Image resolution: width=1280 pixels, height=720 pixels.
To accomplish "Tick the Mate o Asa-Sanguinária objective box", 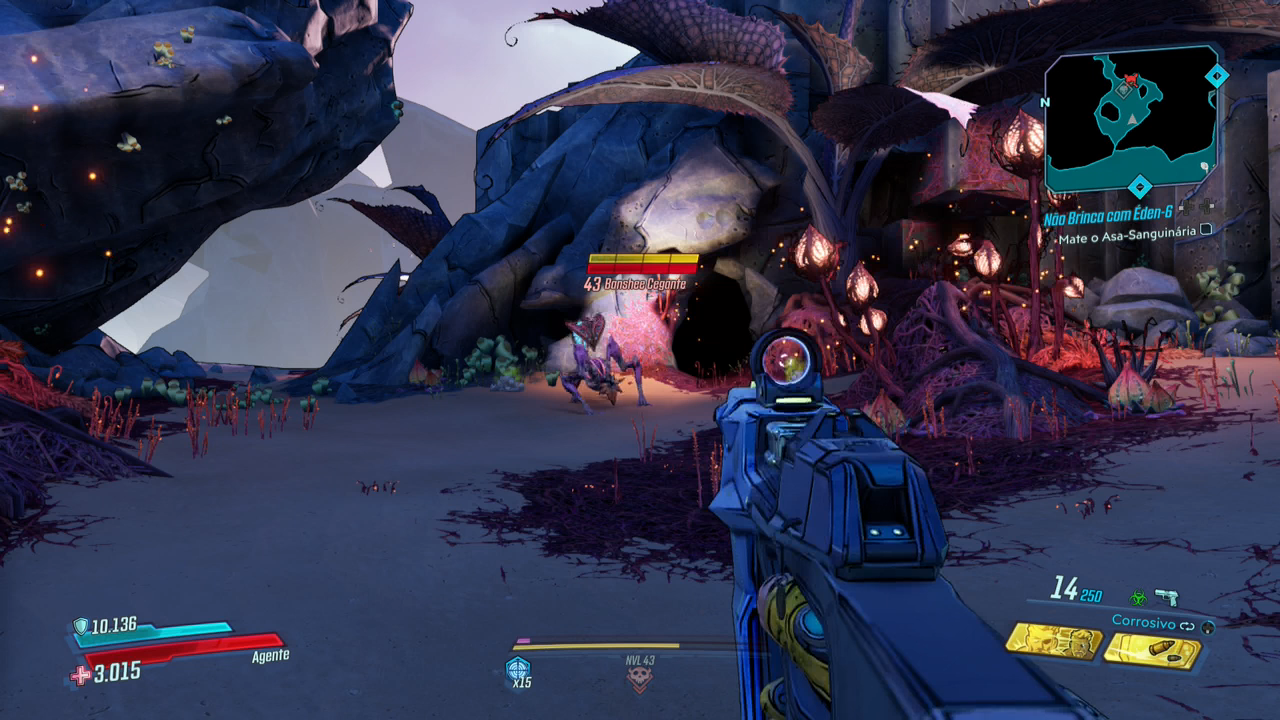I will 1206,229.
